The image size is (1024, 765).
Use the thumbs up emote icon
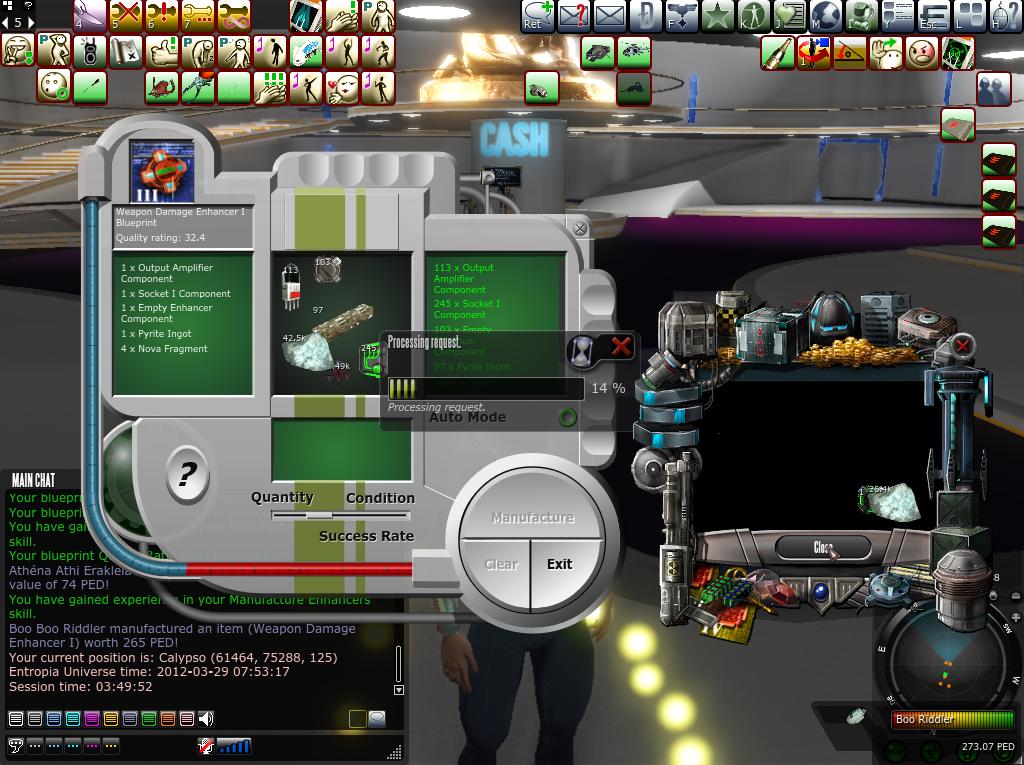(x=162, y=52)
